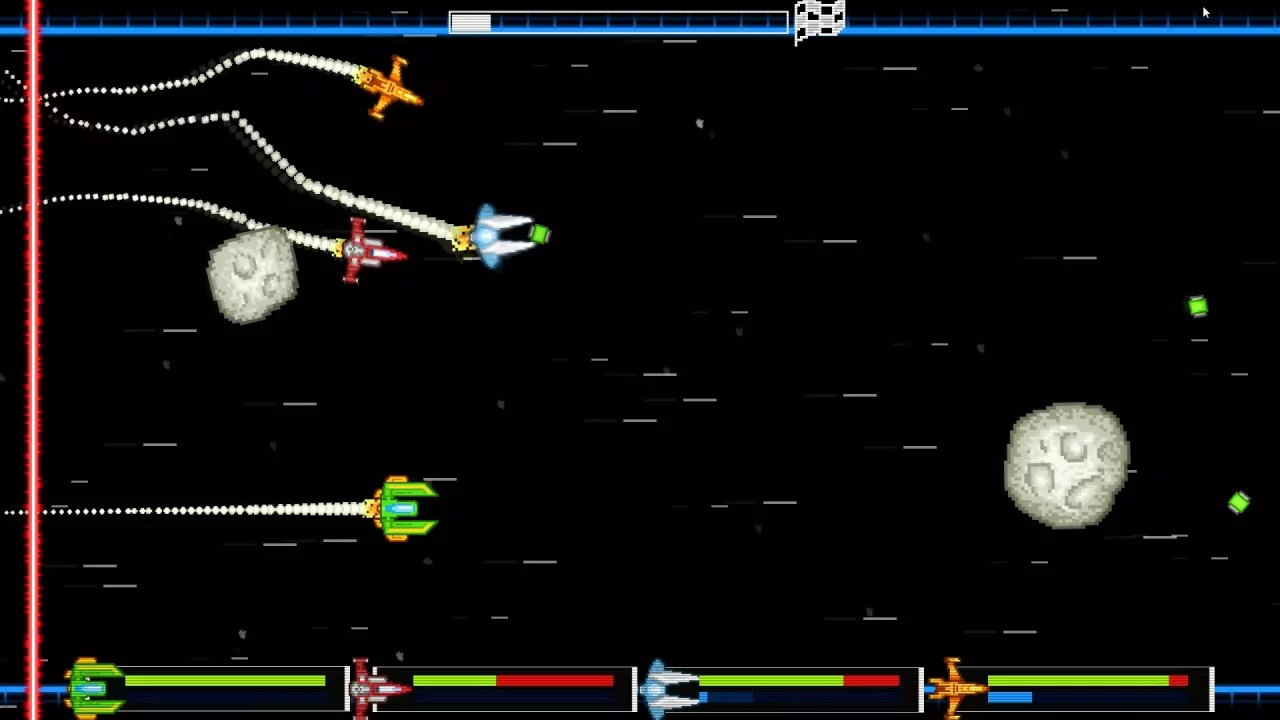Select the green ship icon in bottom HUD

coord(95,687)
